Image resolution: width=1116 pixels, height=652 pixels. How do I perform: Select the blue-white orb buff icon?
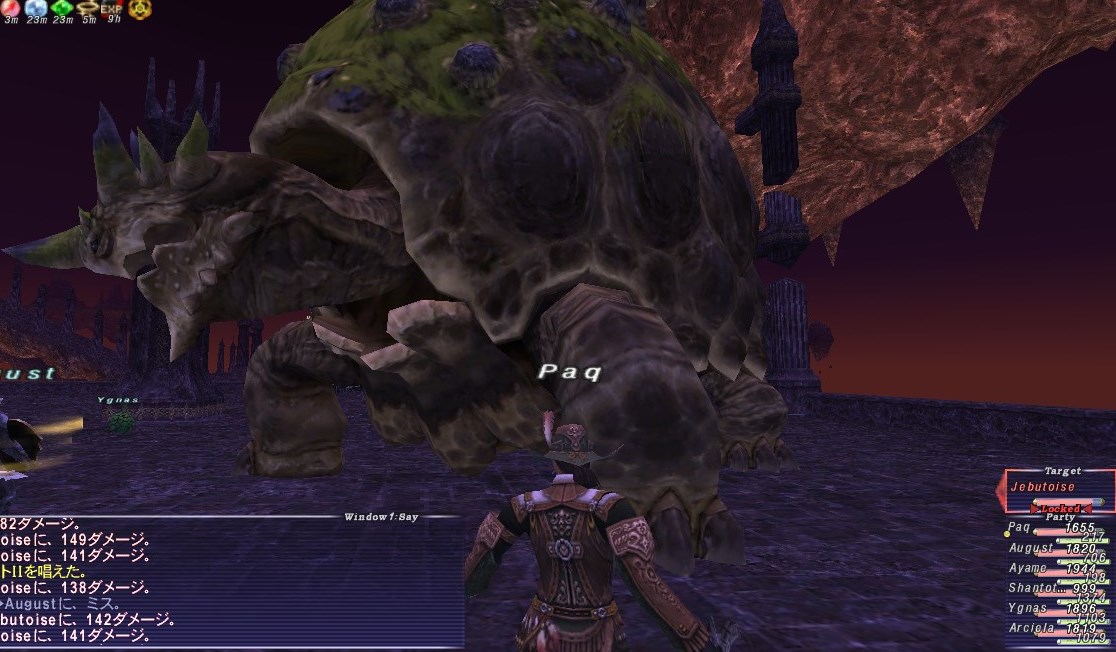[x=36, y=9]
